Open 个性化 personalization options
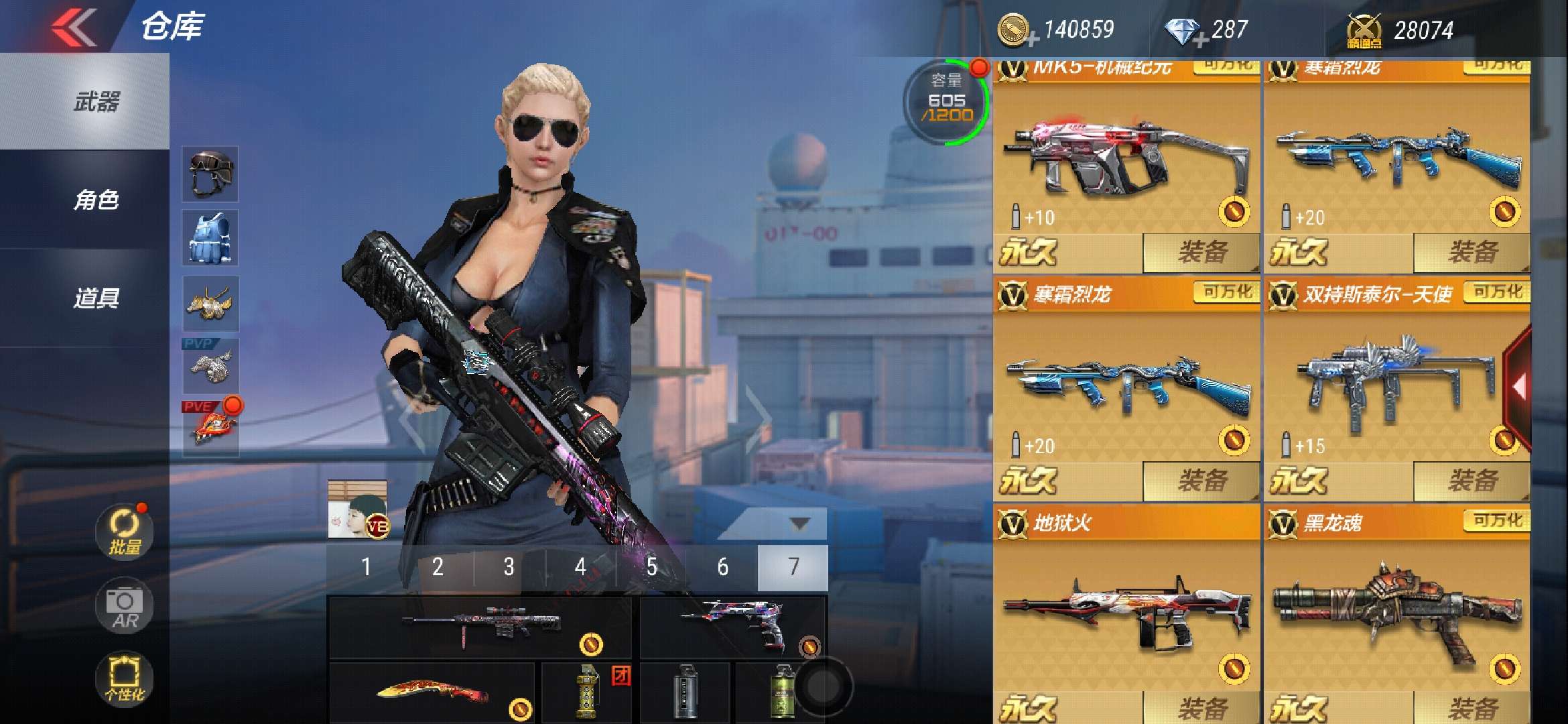The width and height of the screenshot is (1568, 724). point(125,678)
